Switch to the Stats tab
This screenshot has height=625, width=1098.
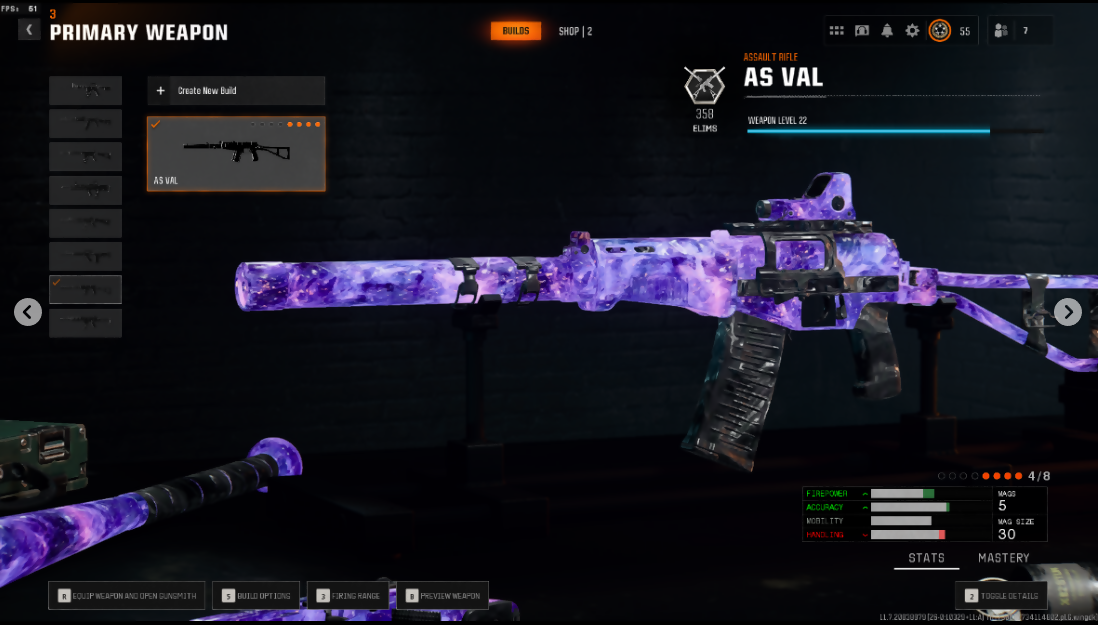point(926,558)
